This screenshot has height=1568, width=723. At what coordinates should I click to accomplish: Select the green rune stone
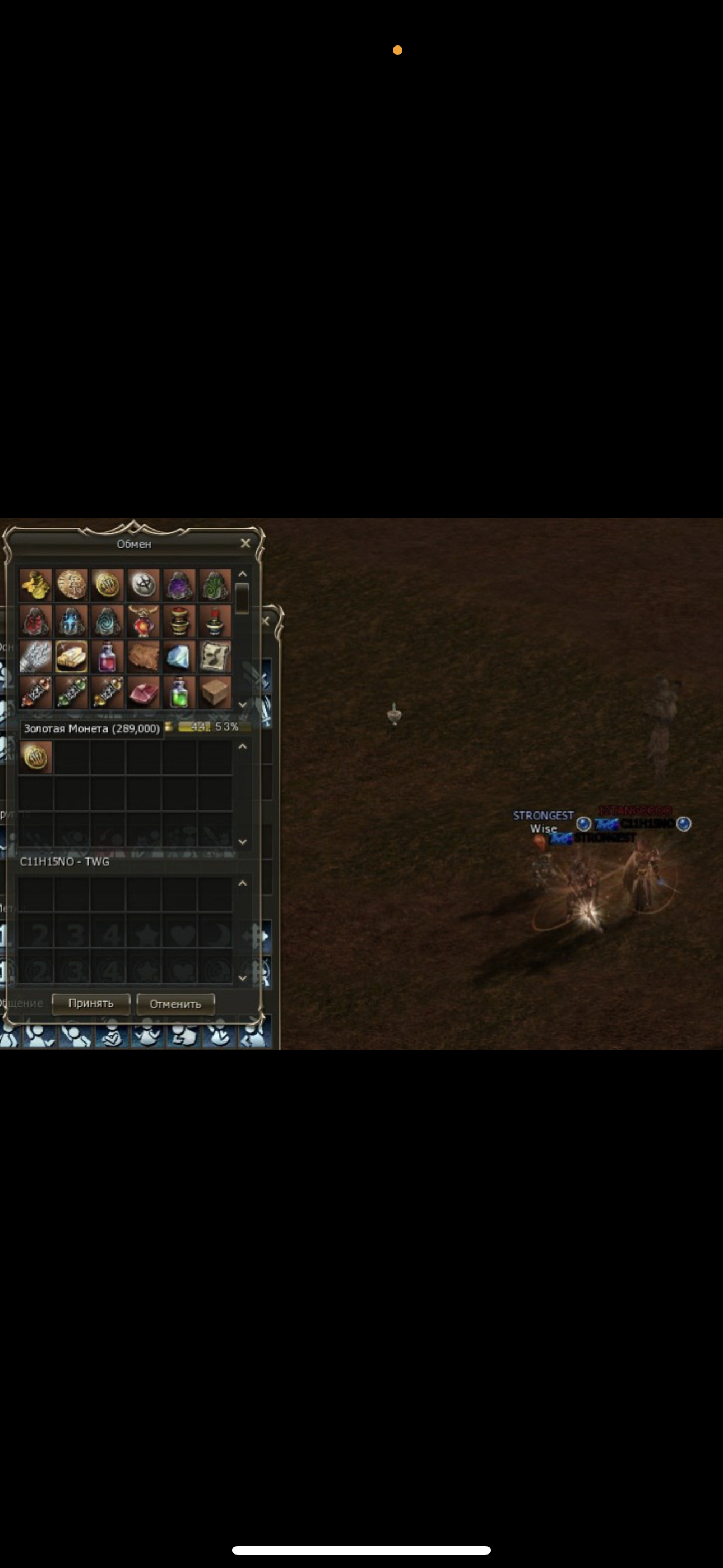click(x=215, y=585)
